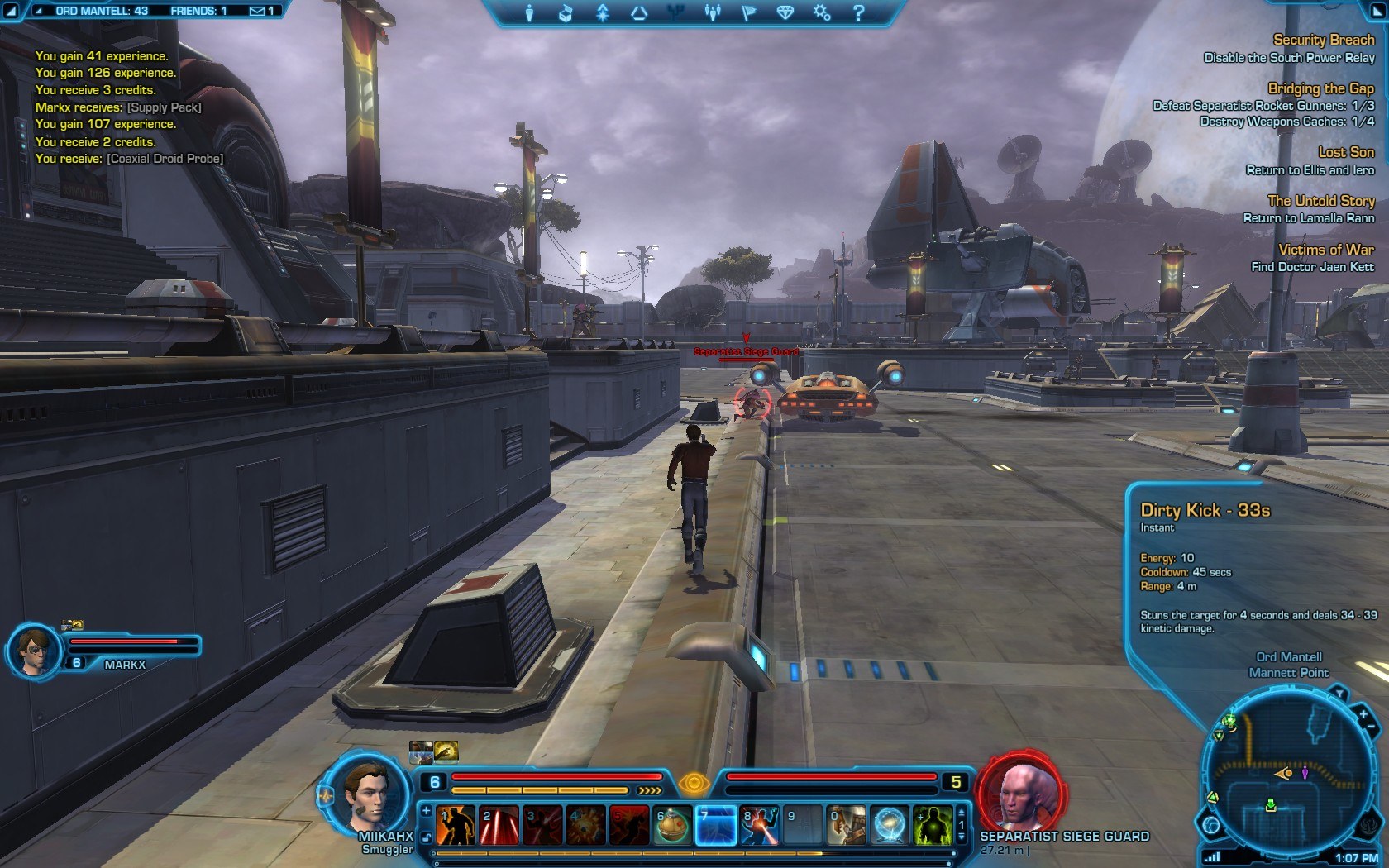Select the Security Breach quest in tracker
Image resolution: width=1389 pixels, height=868 pixels.
point(1324,40)
